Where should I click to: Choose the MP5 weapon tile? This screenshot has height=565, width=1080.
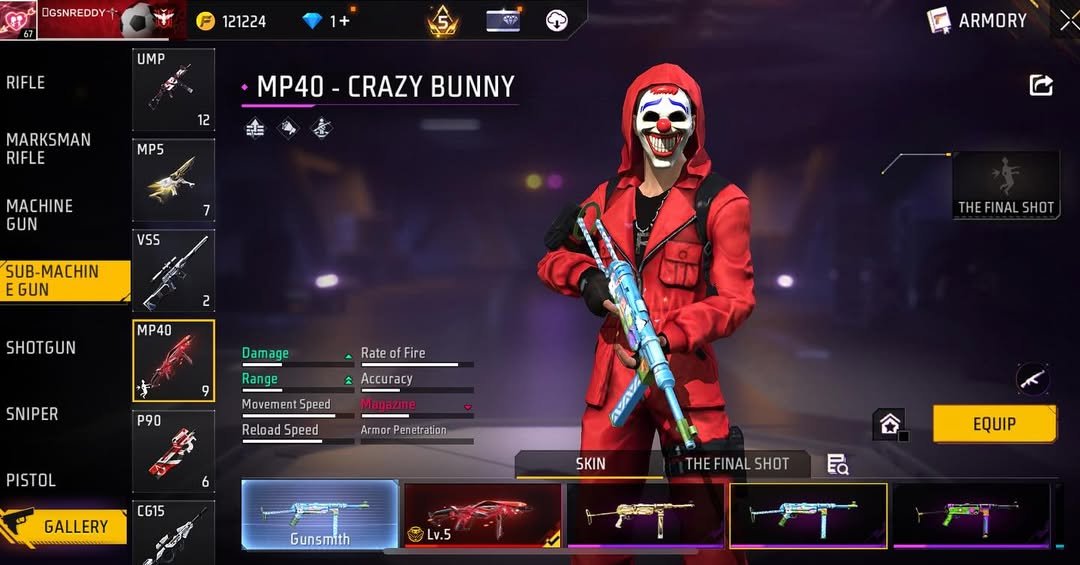tap(173, 180)
